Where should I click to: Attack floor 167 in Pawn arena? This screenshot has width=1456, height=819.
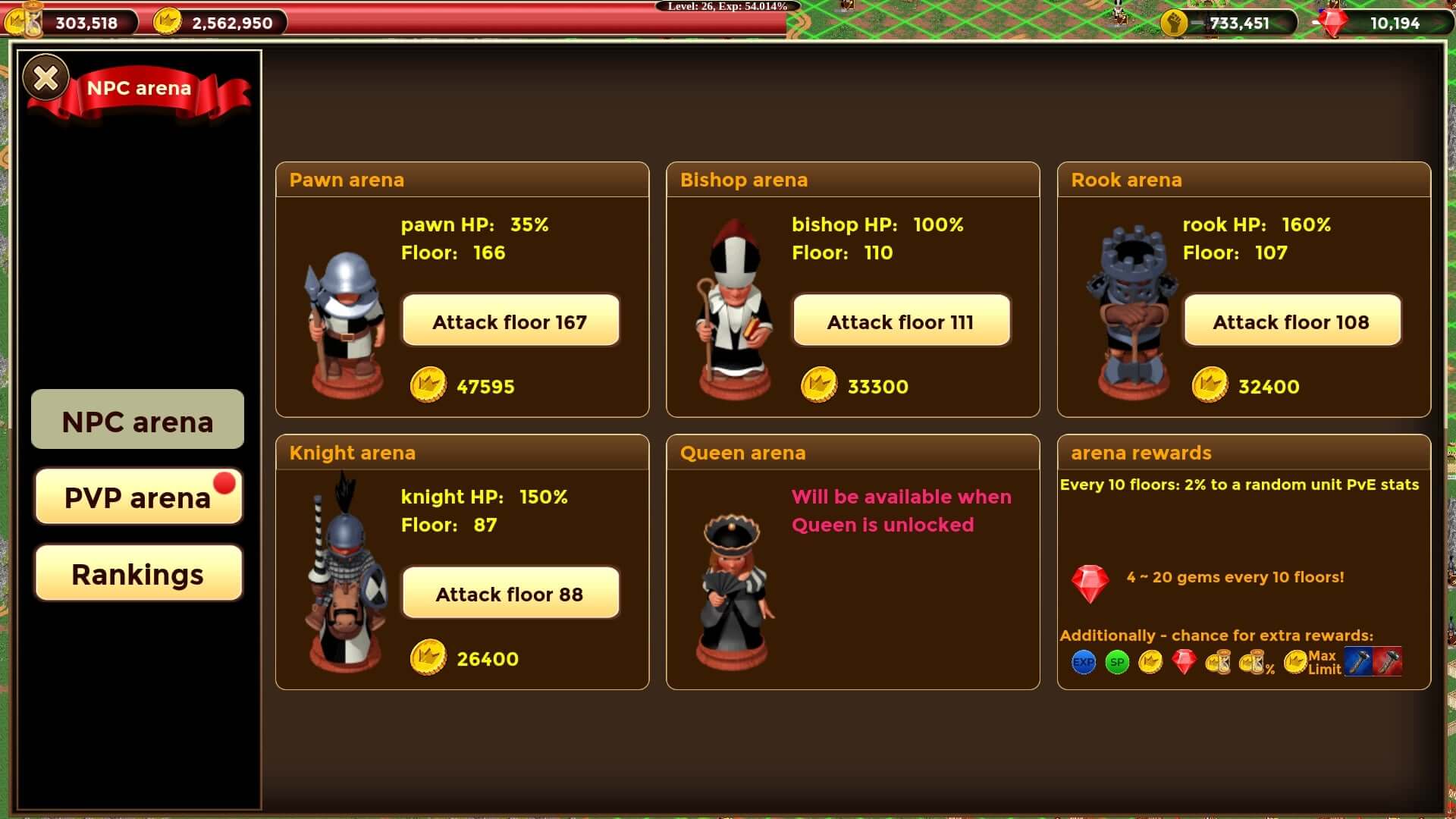510,322
